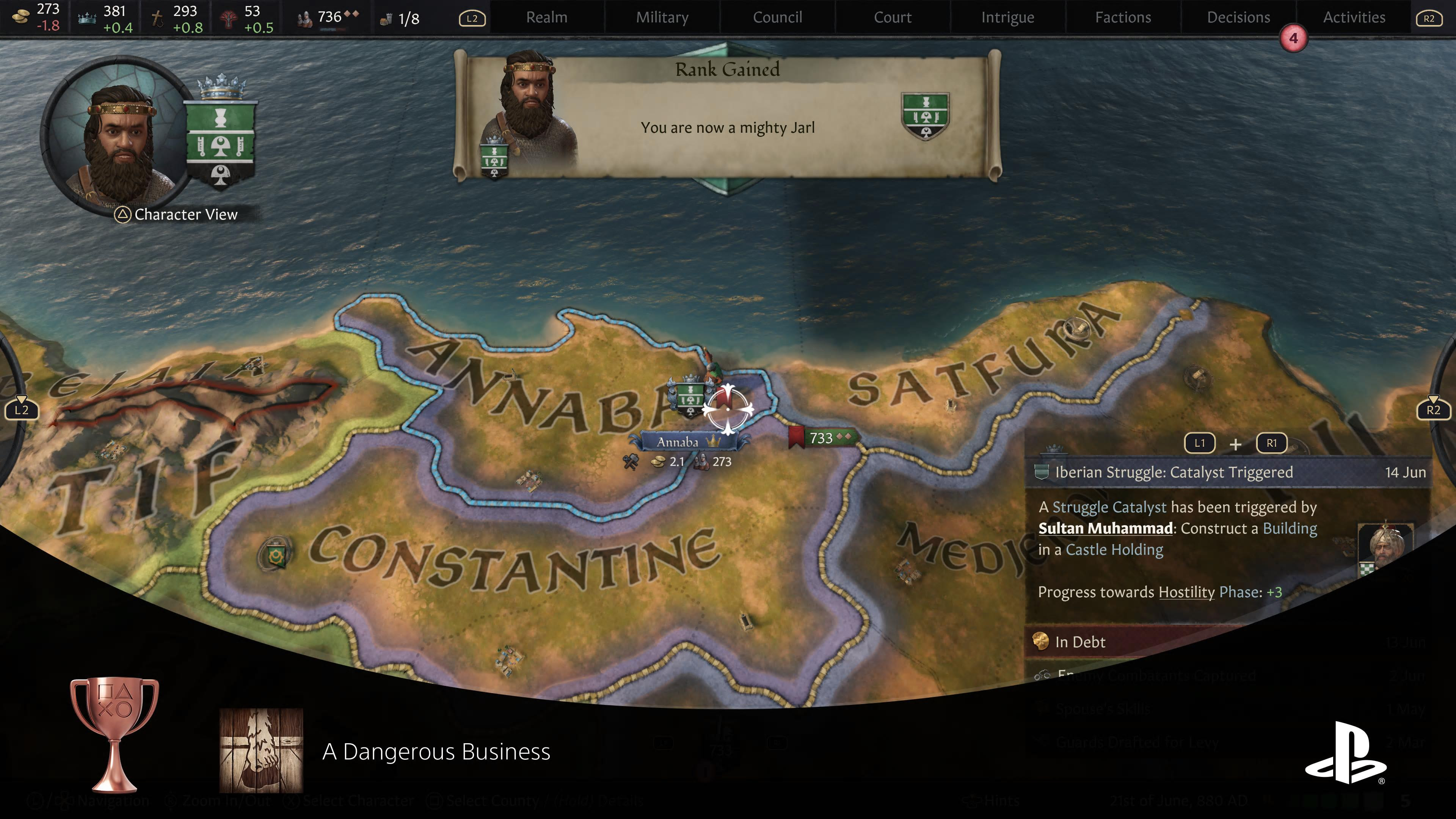1456x819 pixels.
Task: Open the Council tab
Action: click(x=777, y=17)
